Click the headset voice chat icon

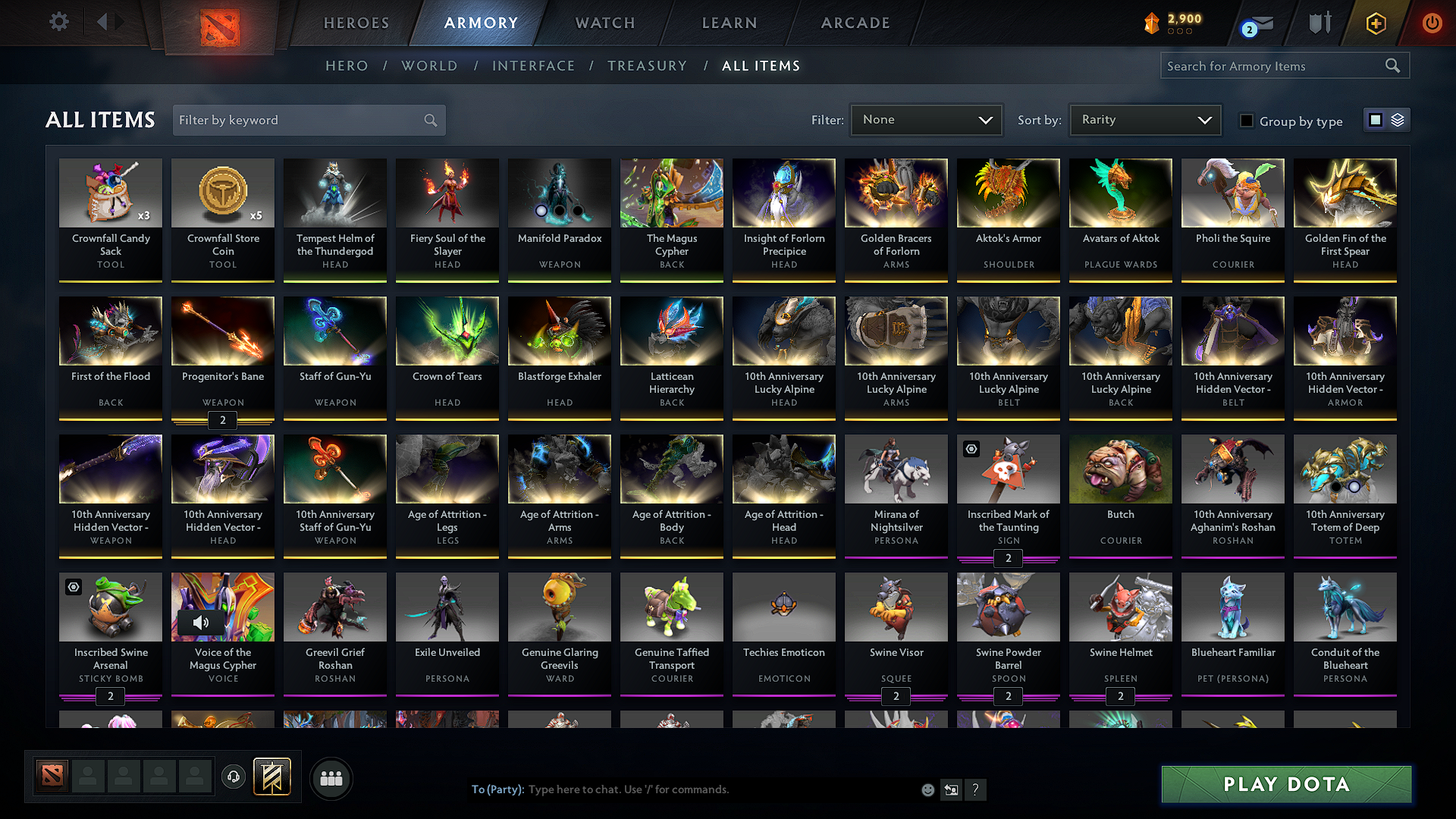click(x=234, y=778)
